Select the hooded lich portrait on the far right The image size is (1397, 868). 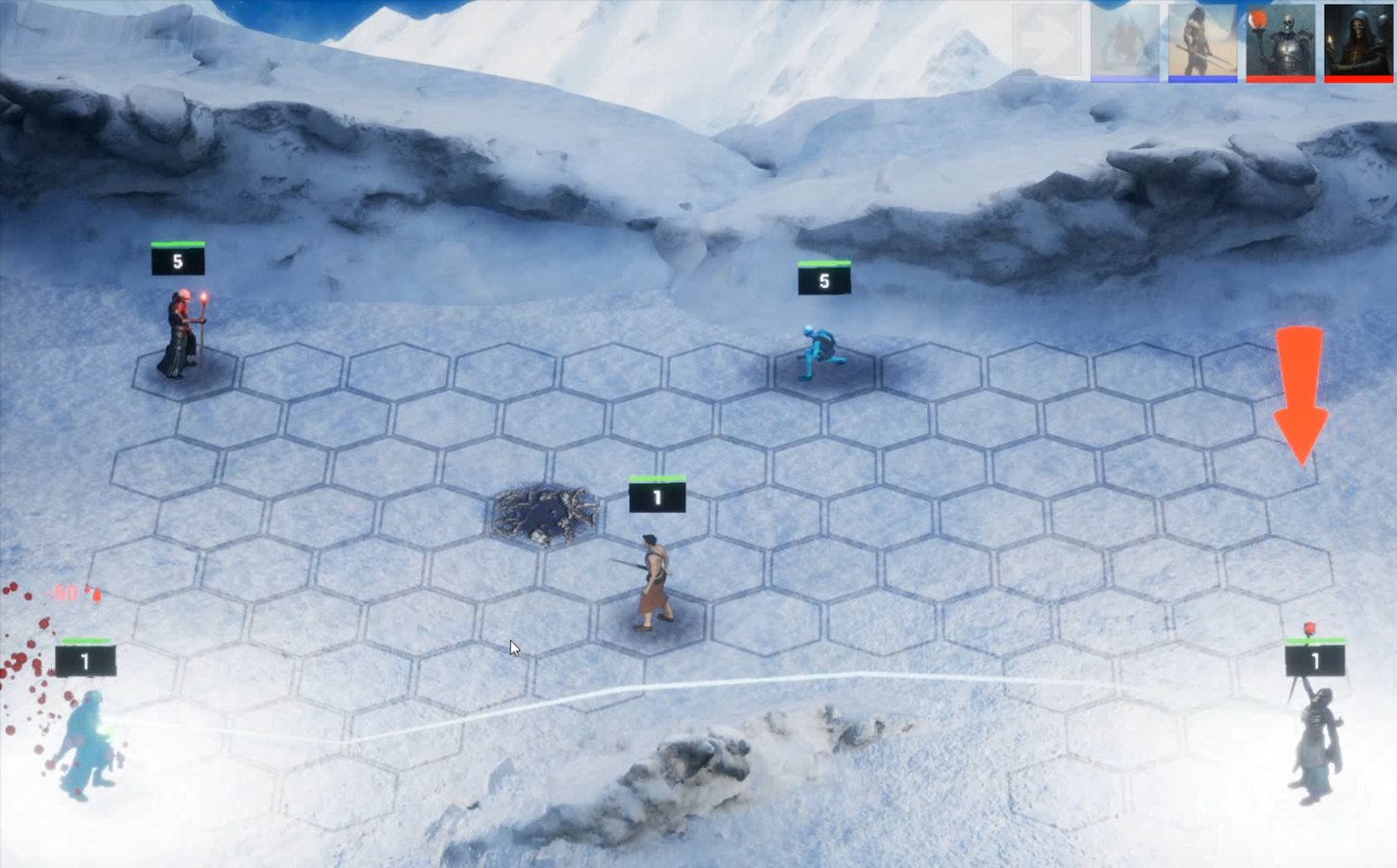tap(1358, 40)
